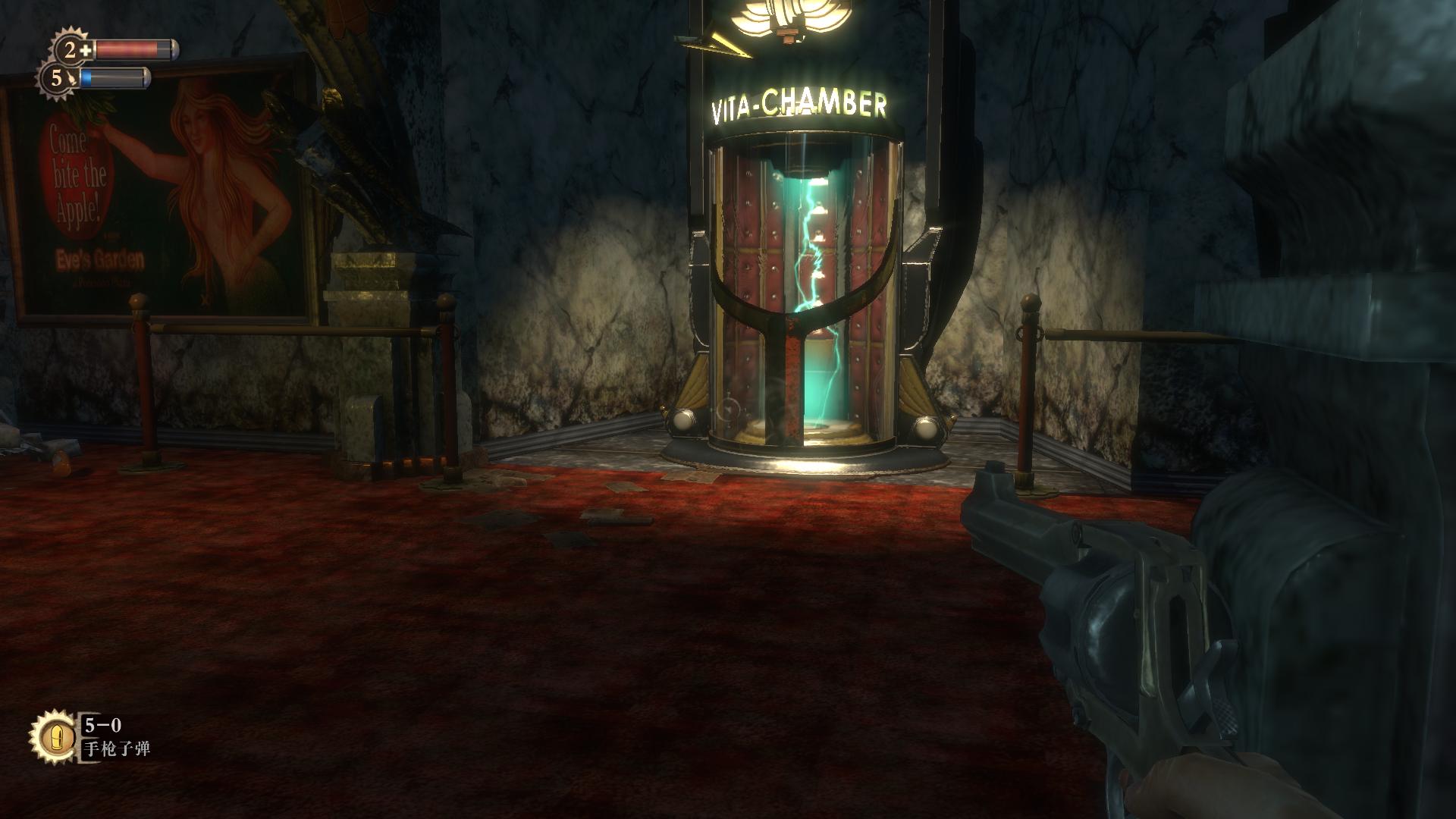Click the pistol bullet ammo type icon
This screenshot has height=819, width=1456.
tap(53, 738)
